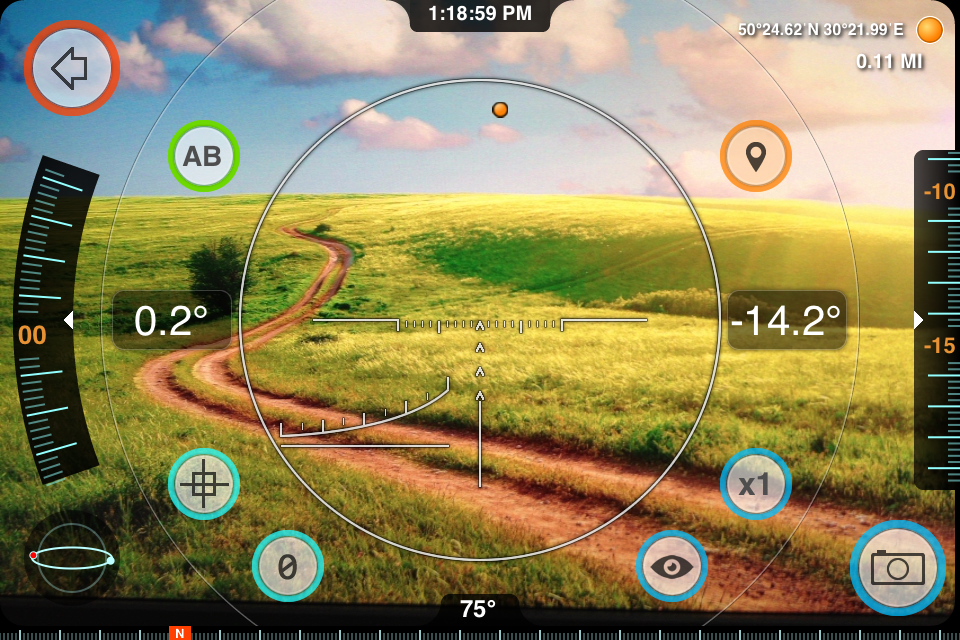The height and width of the screenshot is (640, 960).
Task: Tap the 75° compass heading tab
Action: [479, 608]
